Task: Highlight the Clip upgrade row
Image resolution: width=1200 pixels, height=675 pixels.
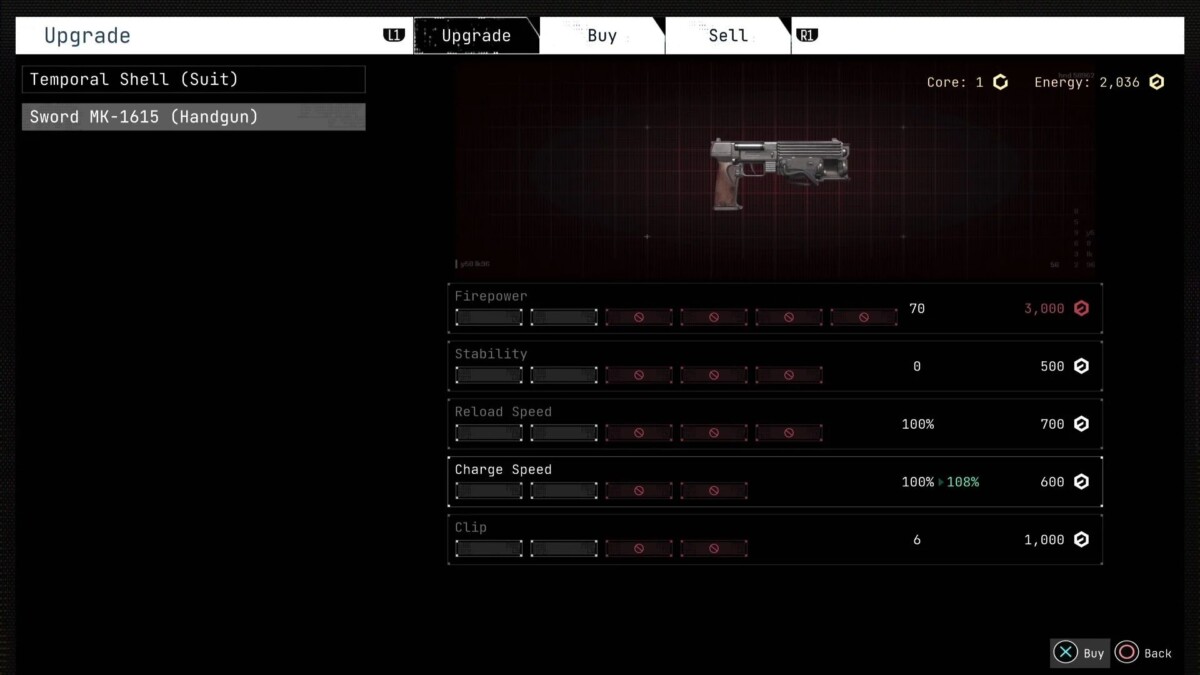Action: pos(775,540)
